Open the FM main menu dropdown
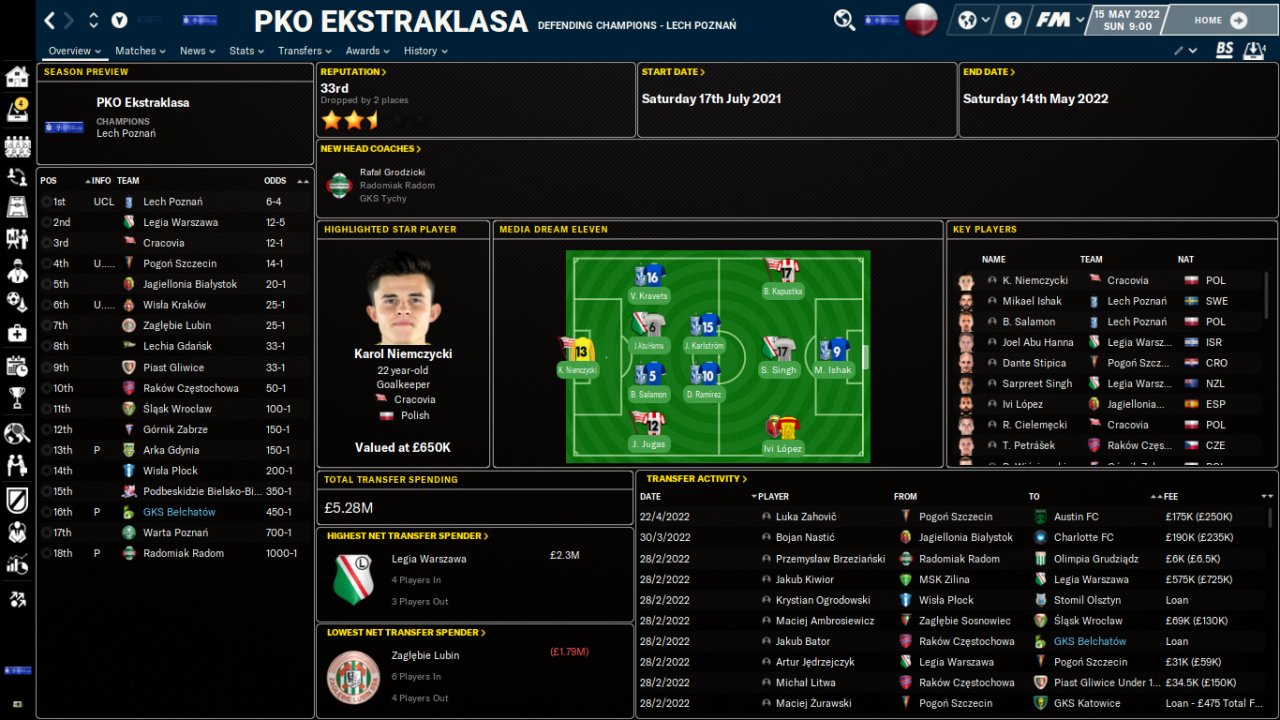The height and width of the screenshot is (720, 1280). pyautogui.click(x=1059, y=20)
